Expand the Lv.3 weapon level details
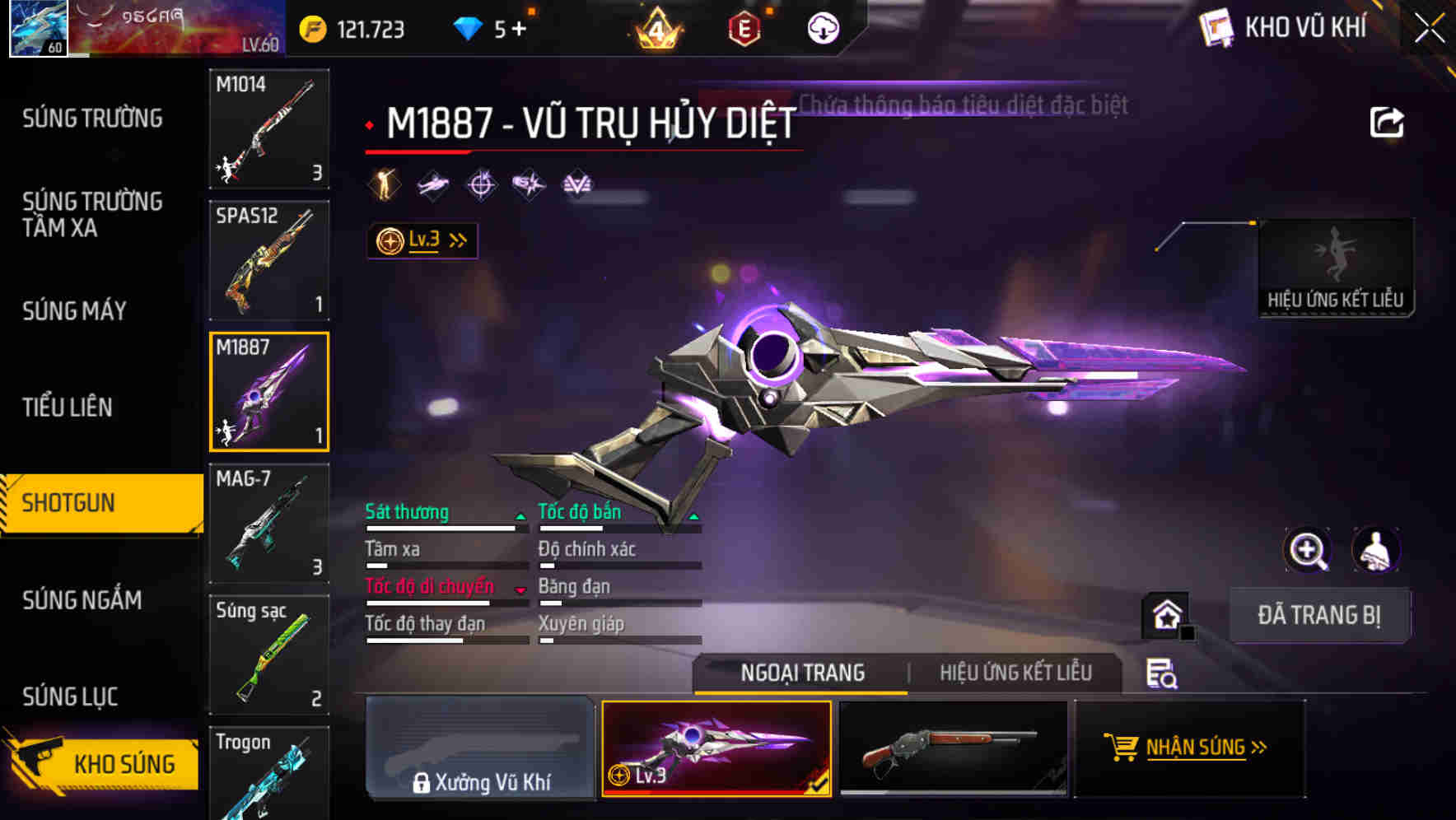This screenshot has width=1456, height=820. point(422,240)
